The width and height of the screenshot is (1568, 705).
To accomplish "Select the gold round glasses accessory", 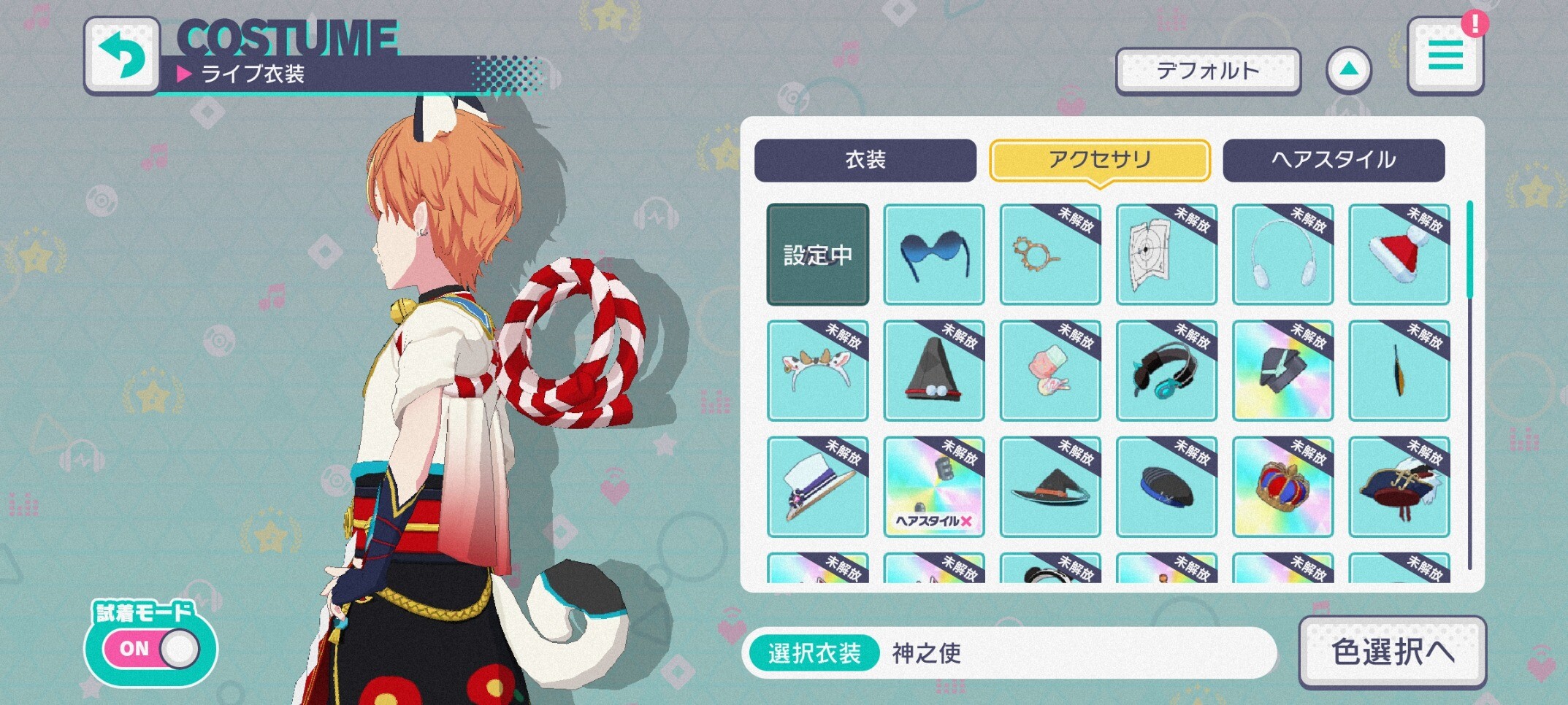I will pos(1049,254).
